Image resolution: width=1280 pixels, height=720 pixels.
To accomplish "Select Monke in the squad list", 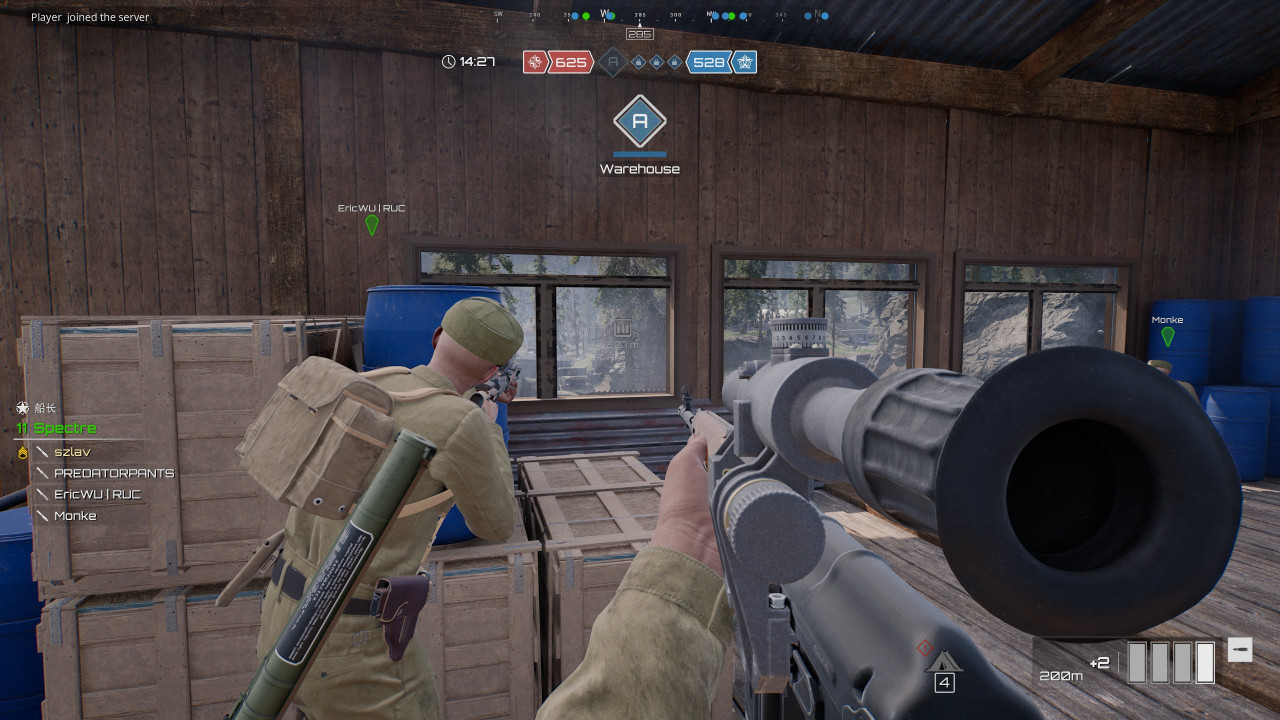I will coord(75,515).
